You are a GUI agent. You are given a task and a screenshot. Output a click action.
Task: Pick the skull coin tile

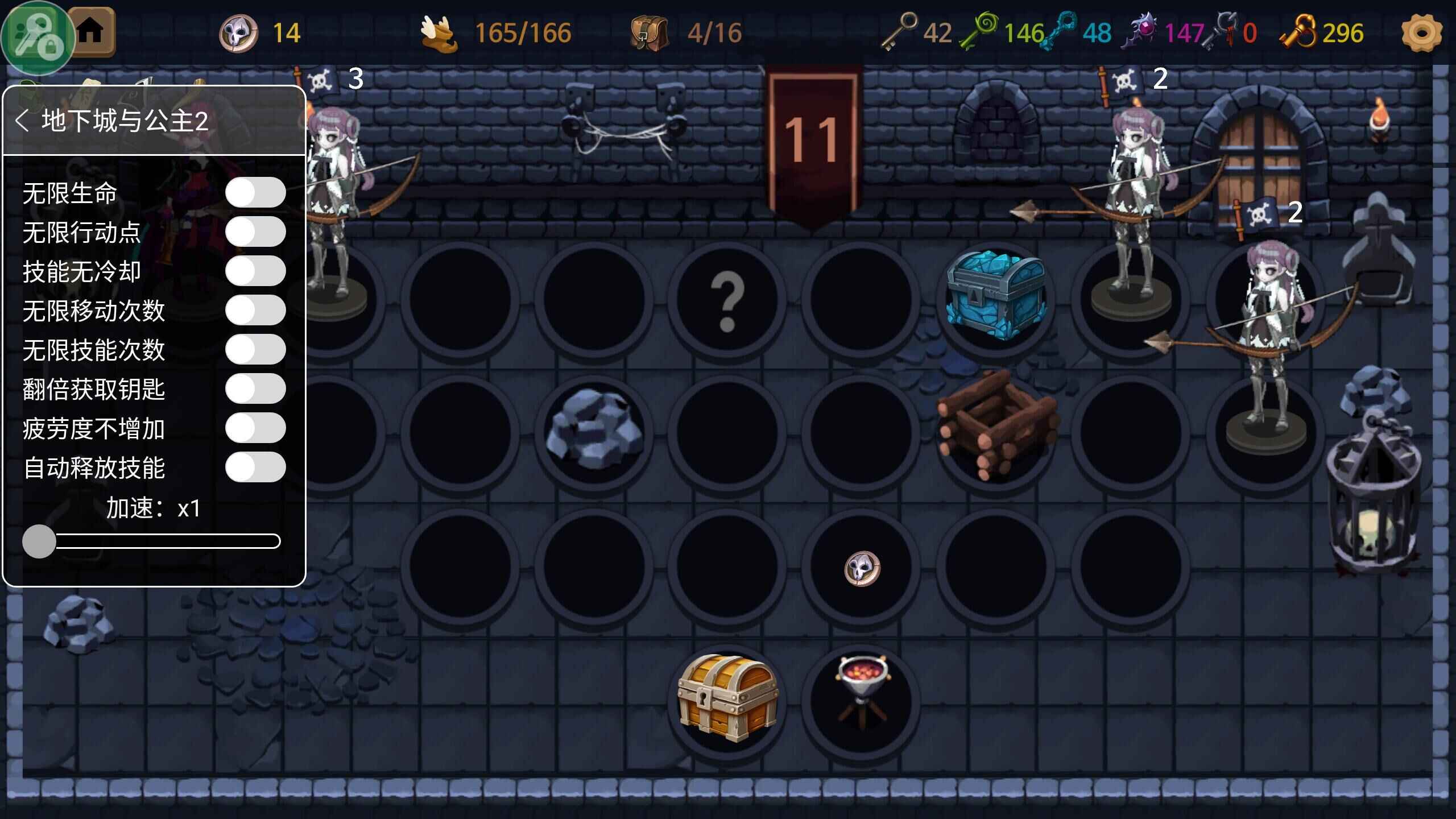tap(862, 568)
